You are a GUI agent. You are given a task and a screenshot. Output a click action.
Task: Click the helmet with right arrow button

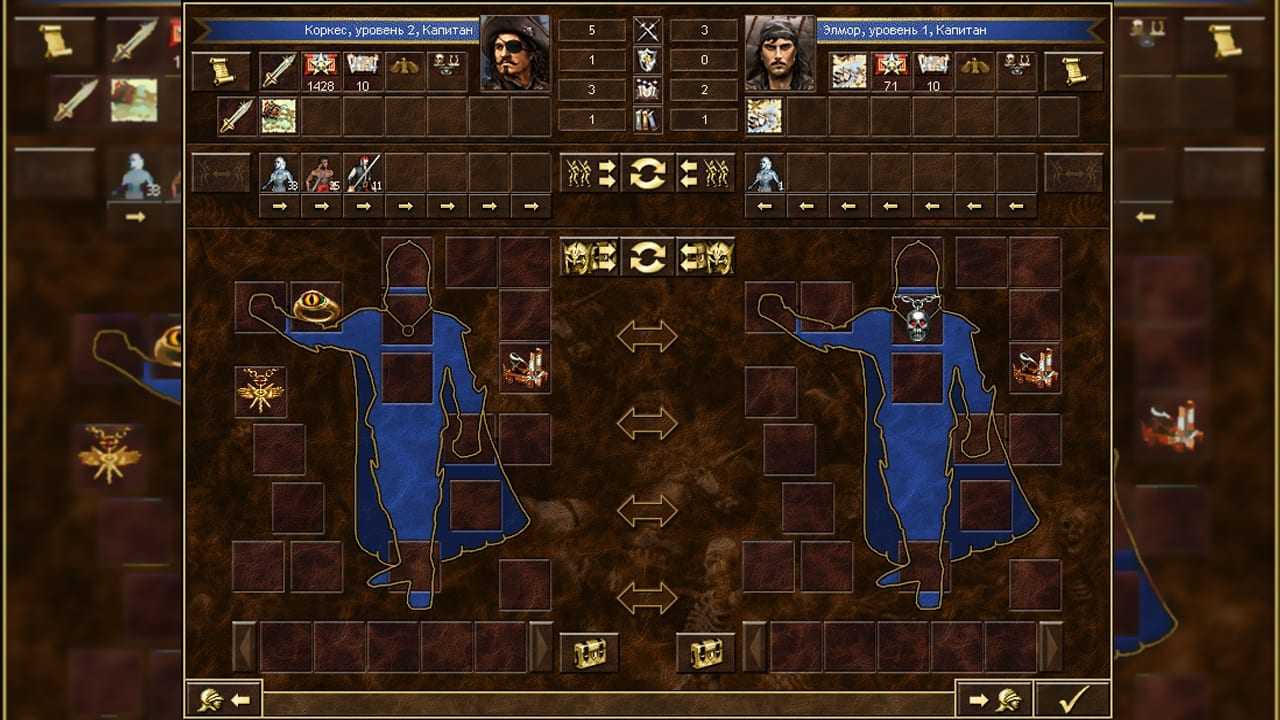click(x=994, y=699)
